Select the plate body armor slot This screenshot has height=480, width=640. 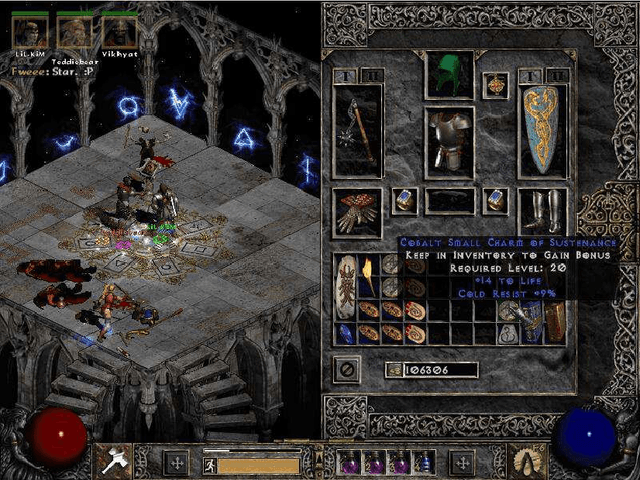click(x=449, y=142)
